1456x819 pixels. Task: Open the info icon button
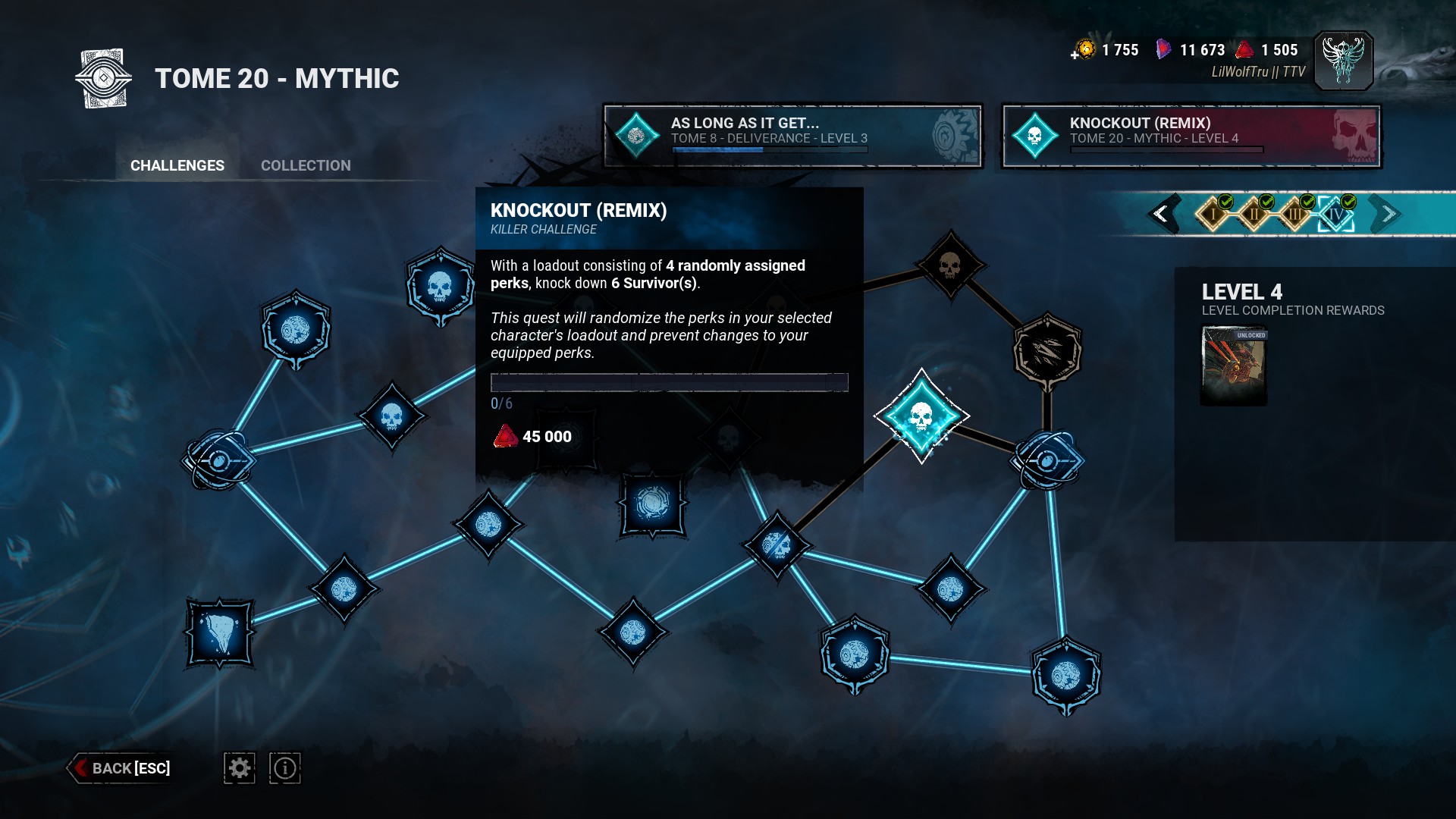pyautogui.click(x=285, y=768)
